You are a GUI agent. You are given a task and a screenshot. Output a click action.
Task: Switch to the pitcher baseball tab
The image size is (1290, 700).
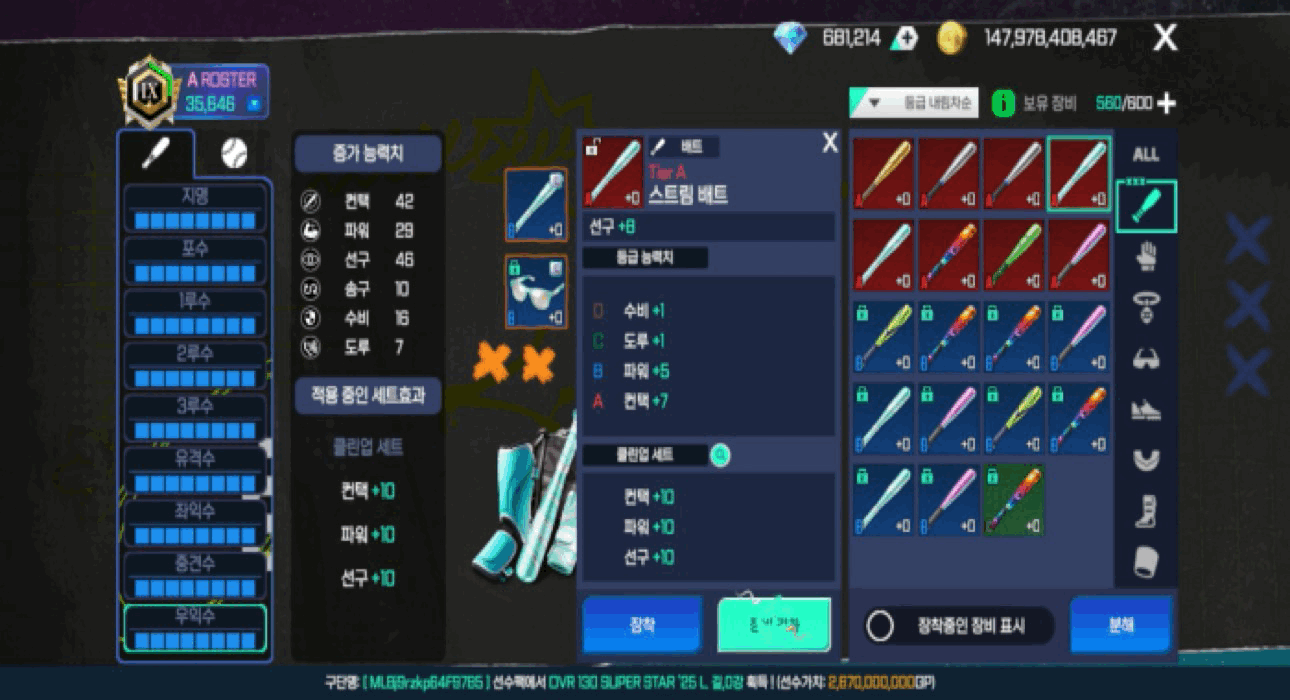coord(233,153)
